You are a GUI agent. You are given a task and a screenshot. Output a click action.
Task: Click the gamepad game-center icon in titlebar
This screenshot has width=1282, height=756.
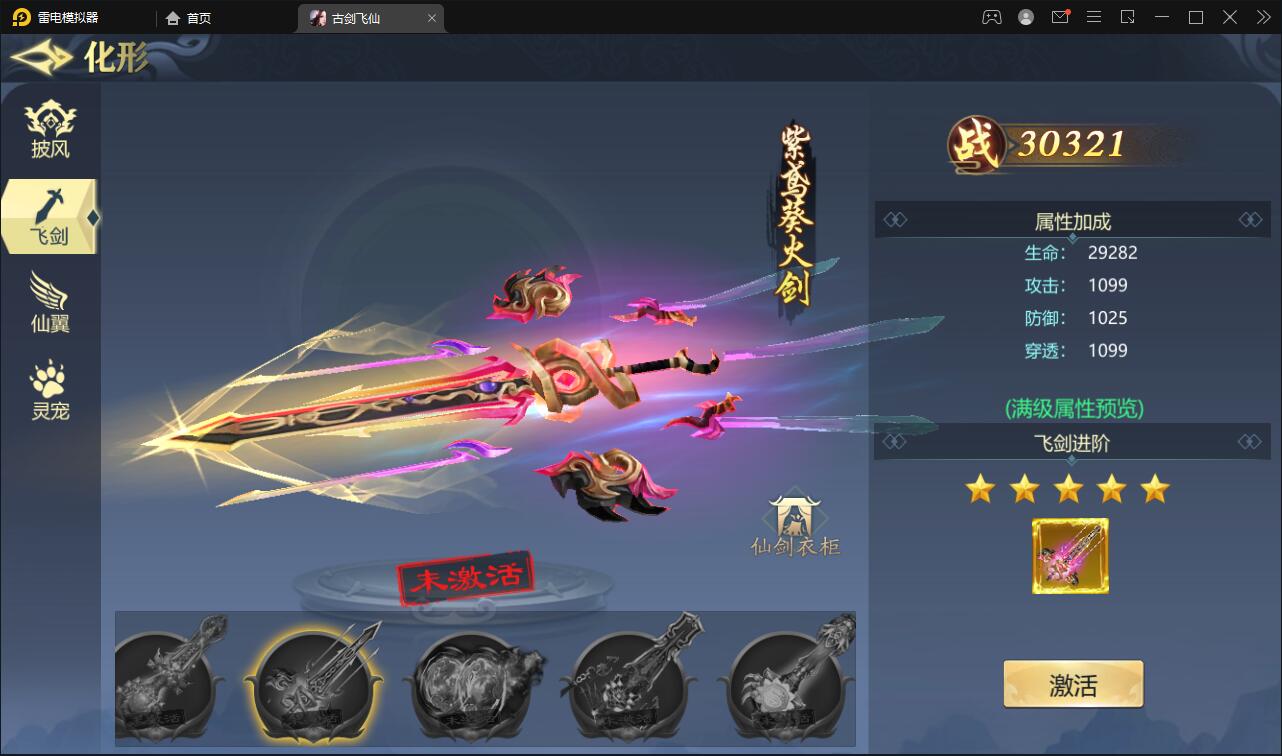990,17
